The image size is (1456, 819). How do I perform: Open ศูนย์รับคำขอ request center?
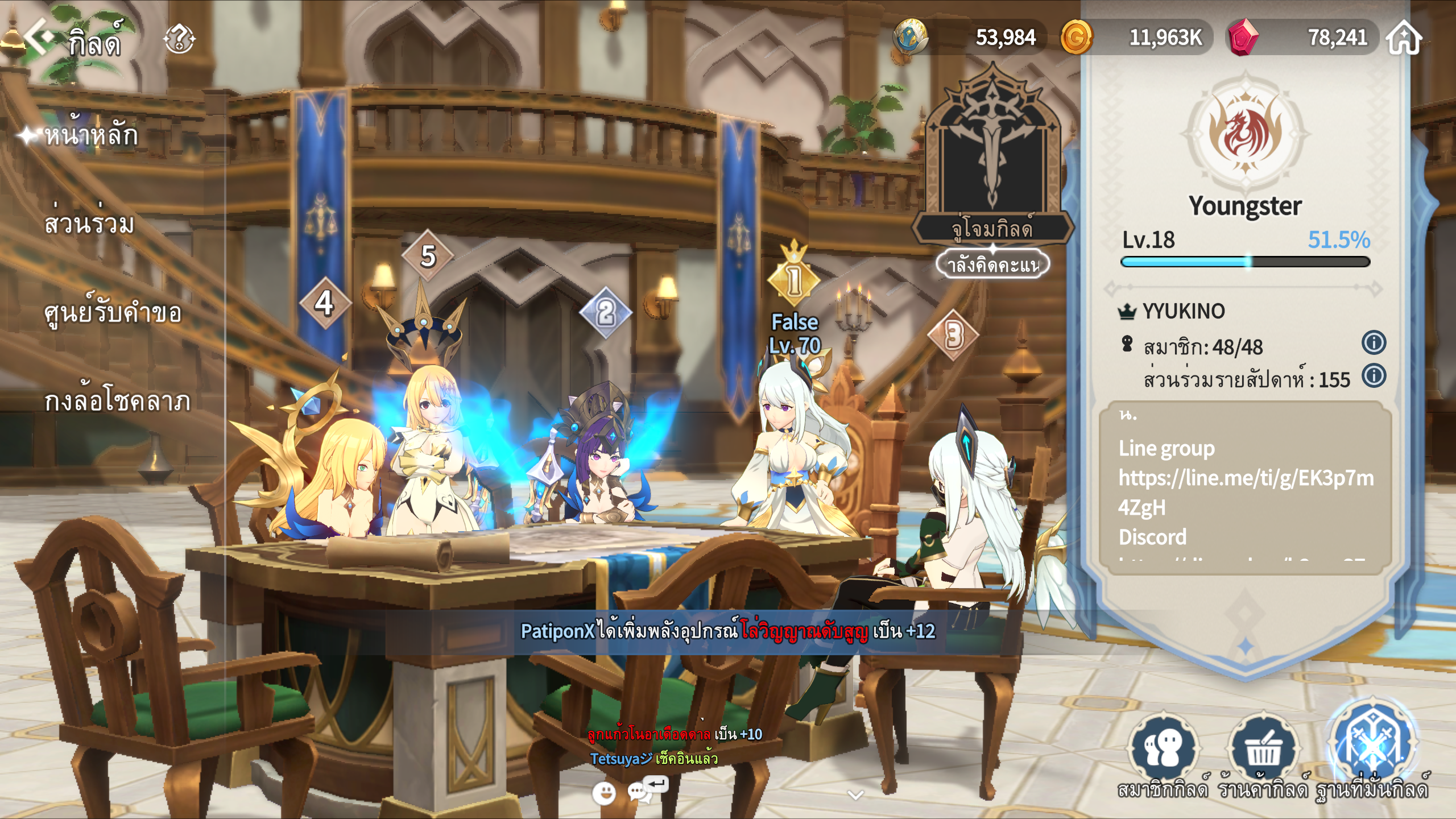[x=113, y=312]
